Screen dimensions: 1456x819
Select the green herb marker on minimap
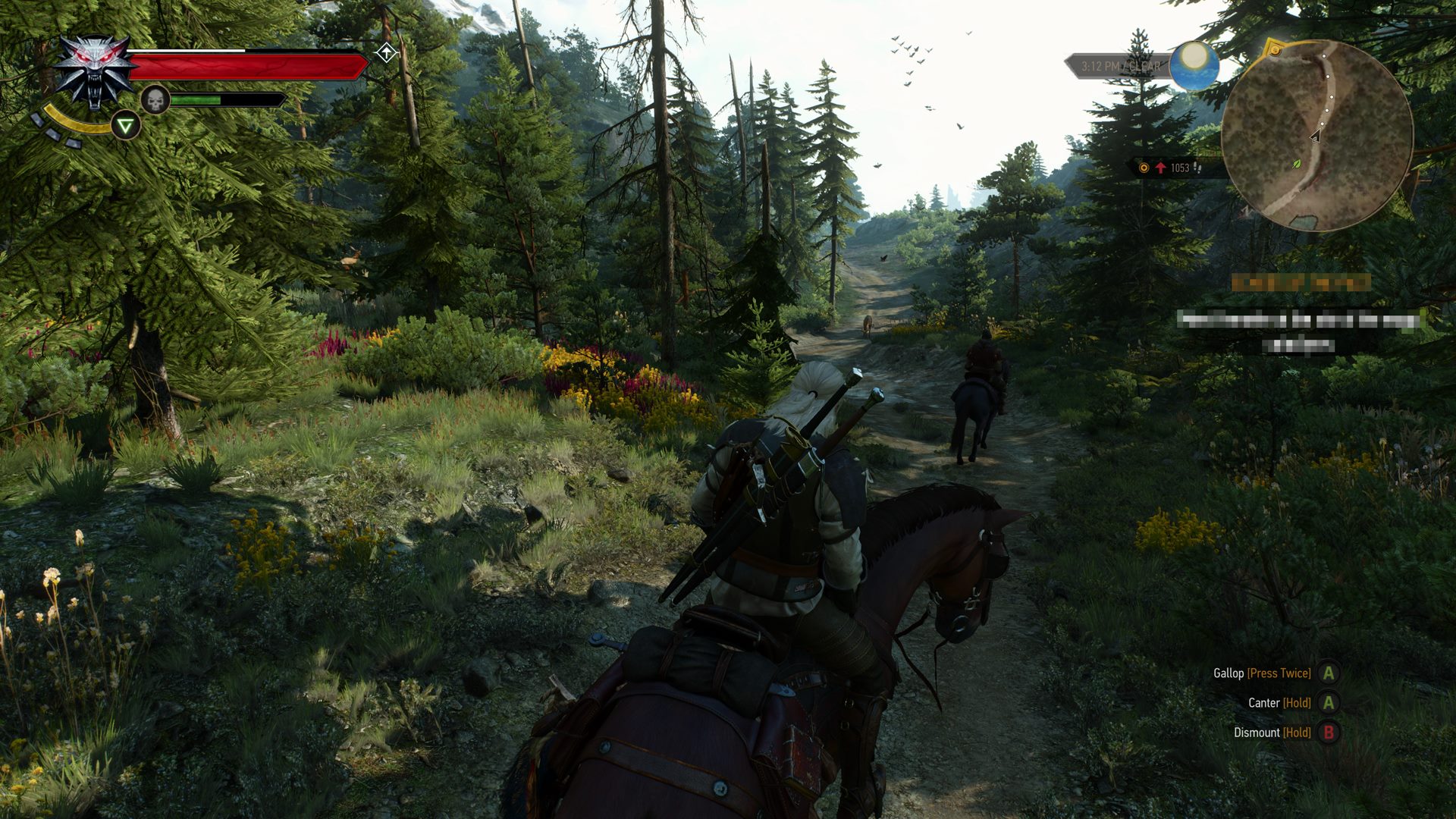(1296, 163)
